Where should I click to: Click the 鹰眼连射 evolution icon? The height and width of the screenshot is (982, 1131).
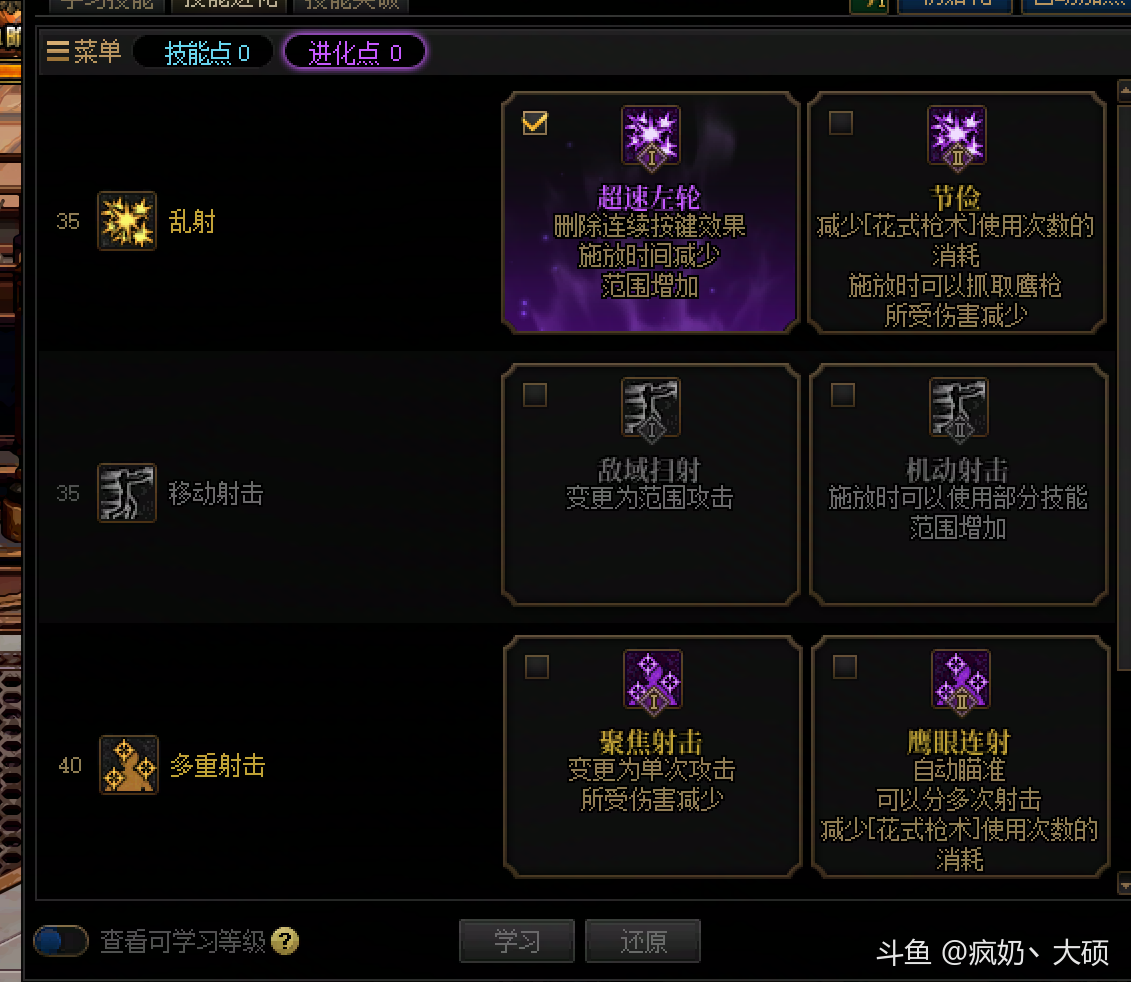tap(960, 680)
